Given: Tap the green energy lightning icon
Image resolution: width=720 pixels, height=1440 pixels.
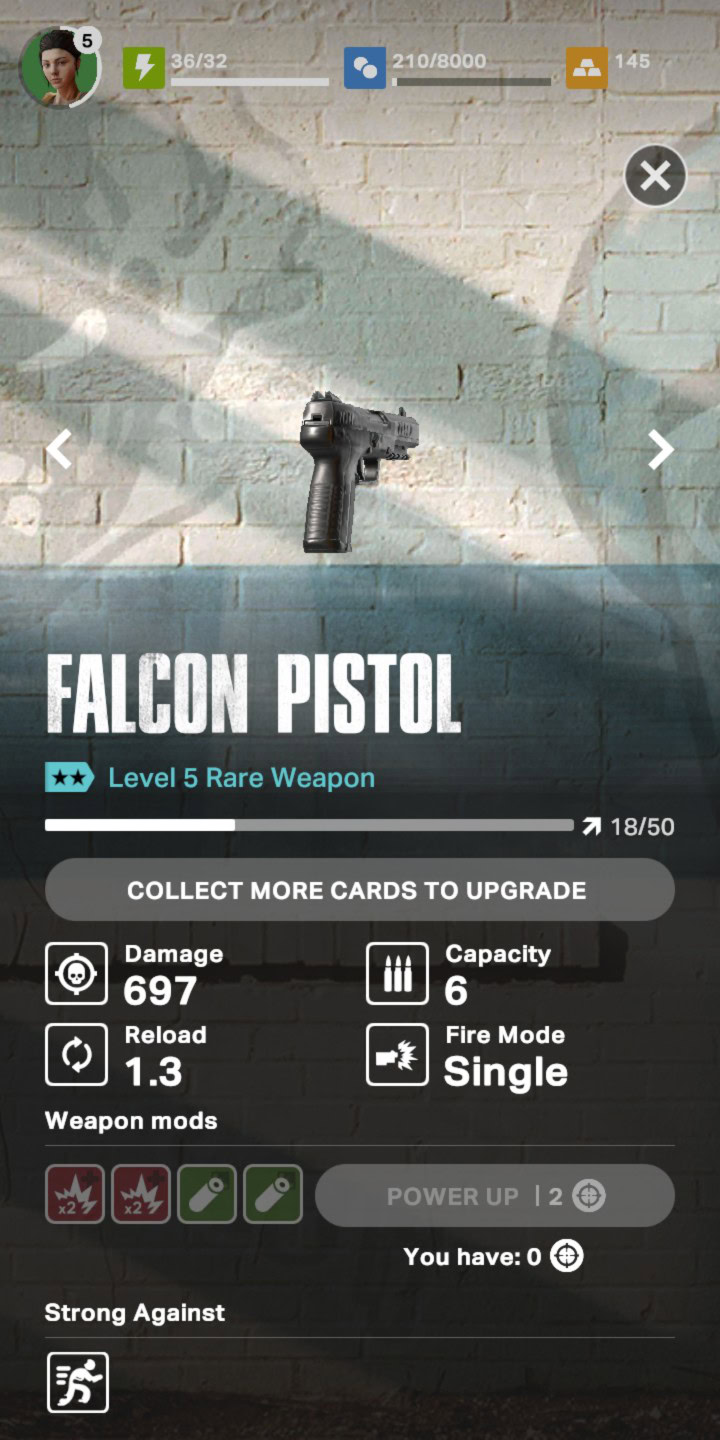Looking at the screenshot, I should pos(144,68).
